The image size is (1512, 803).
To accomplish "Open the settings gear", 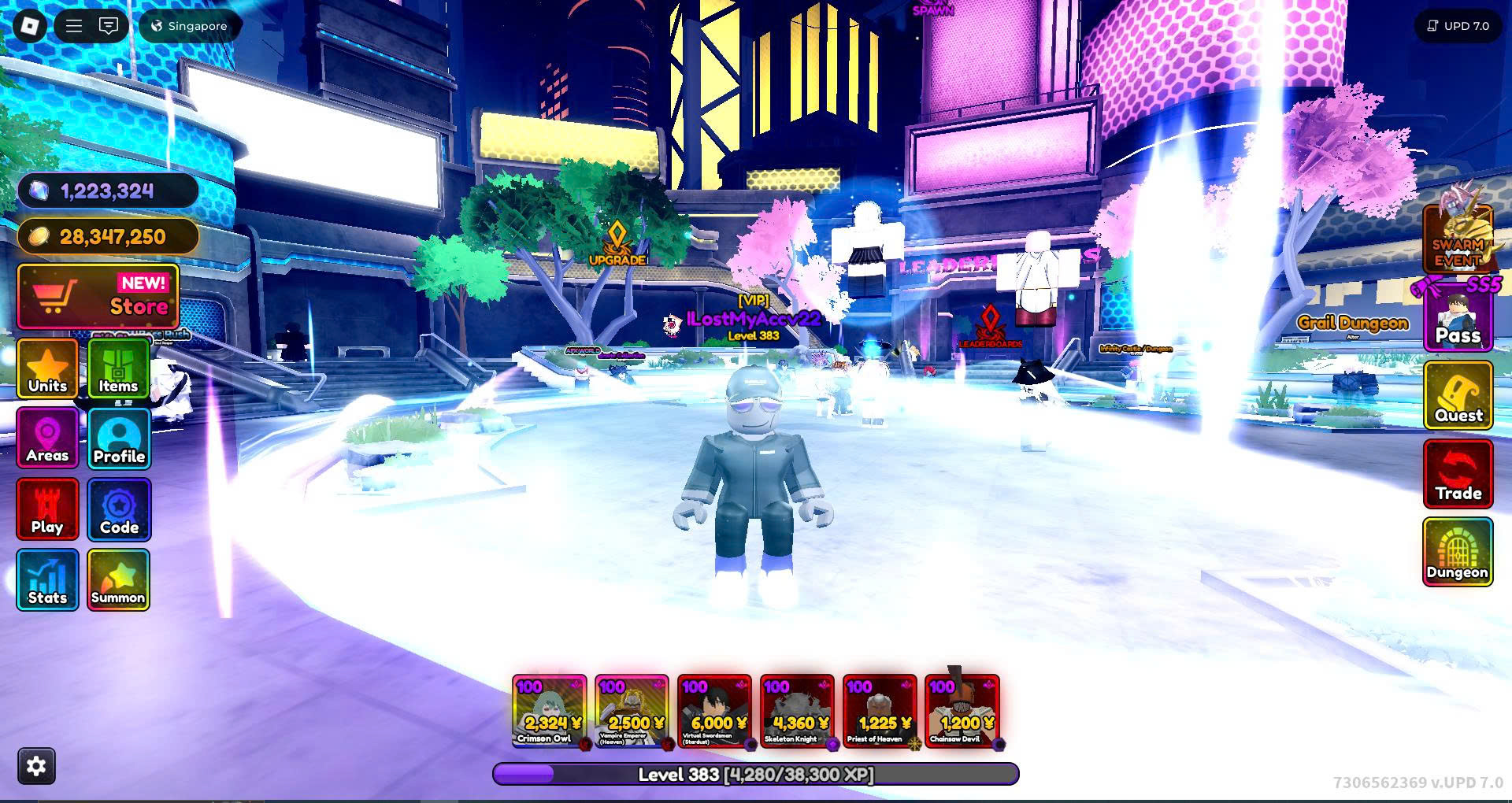I will pos(37,766).
